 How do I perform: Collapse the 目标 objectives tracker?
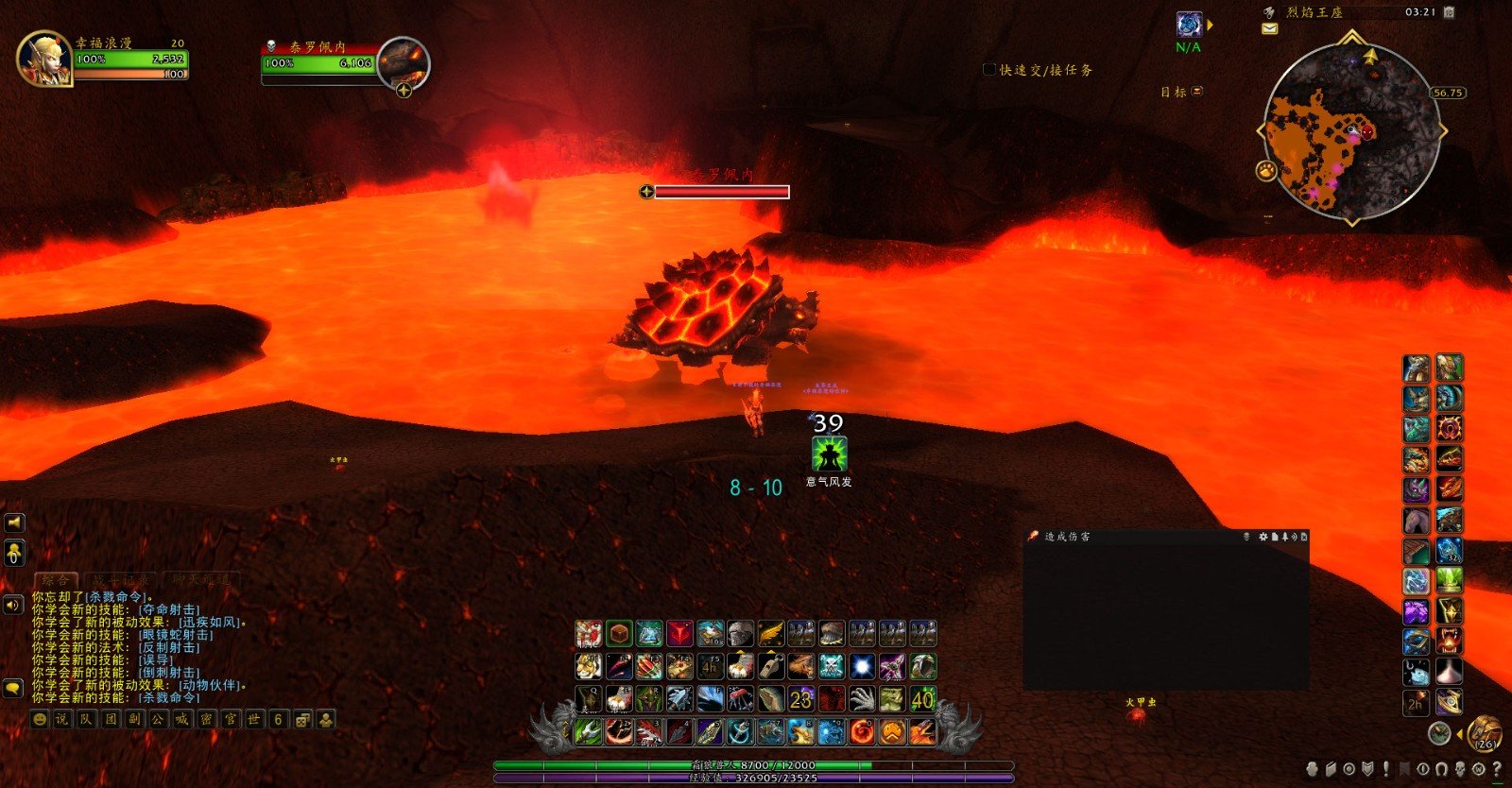click(1197, 91)
